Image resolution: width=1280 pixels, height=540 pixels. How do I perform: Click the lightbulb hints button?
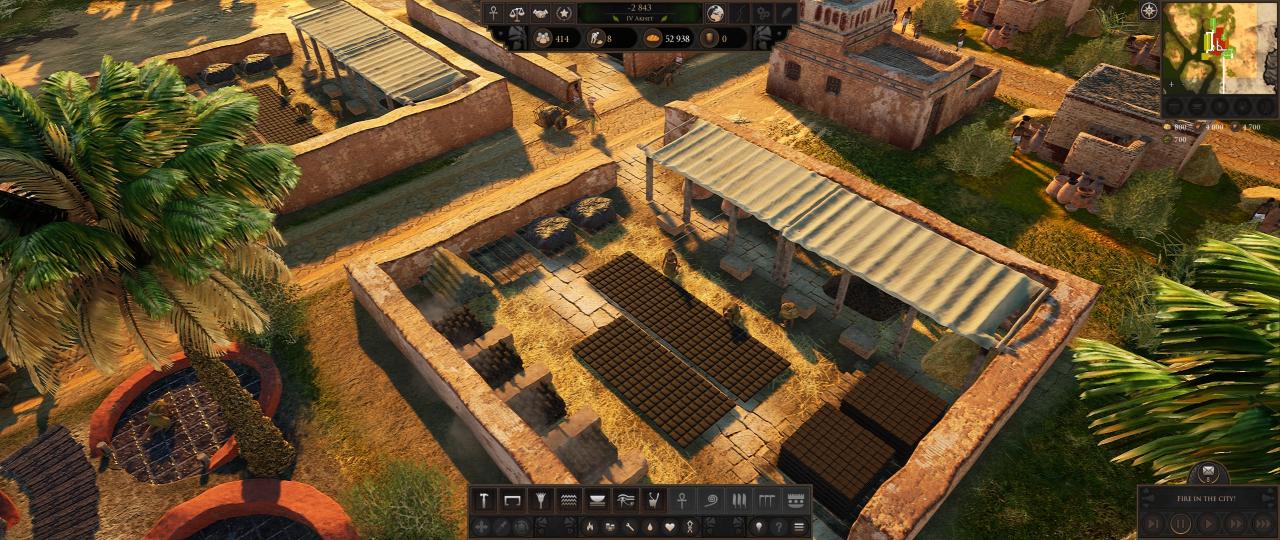(x=758, y=526)
